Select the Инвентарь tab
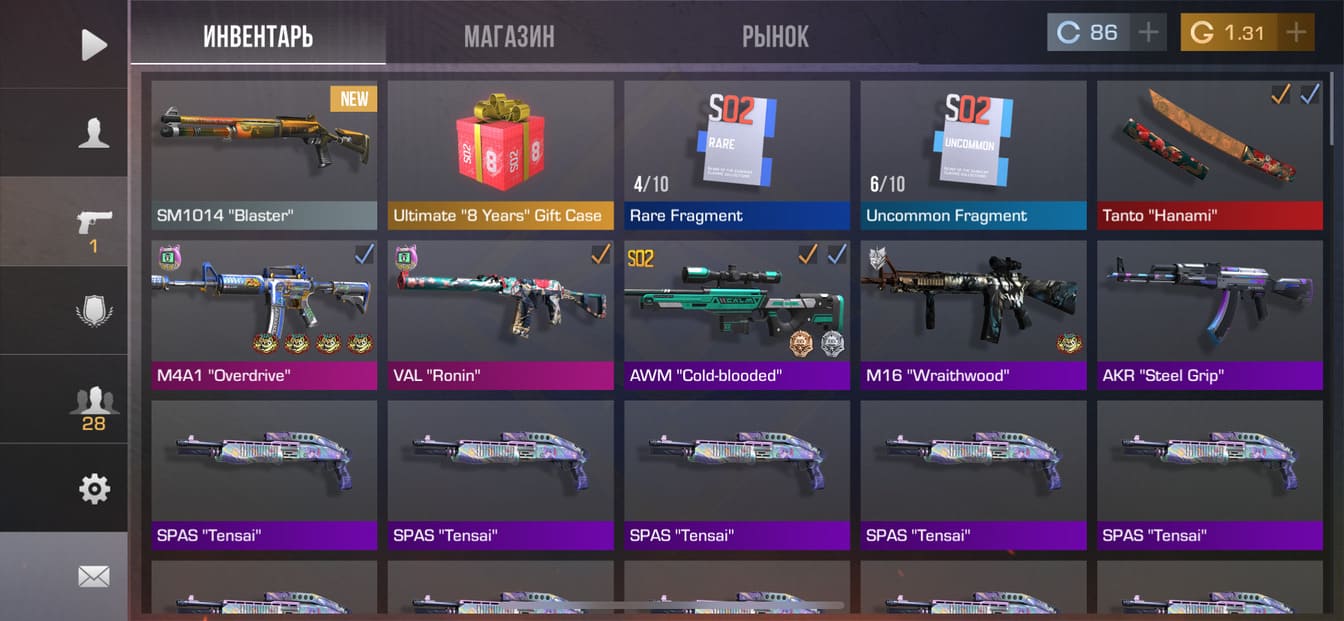The image size is (1344, 621). (258, 37)
